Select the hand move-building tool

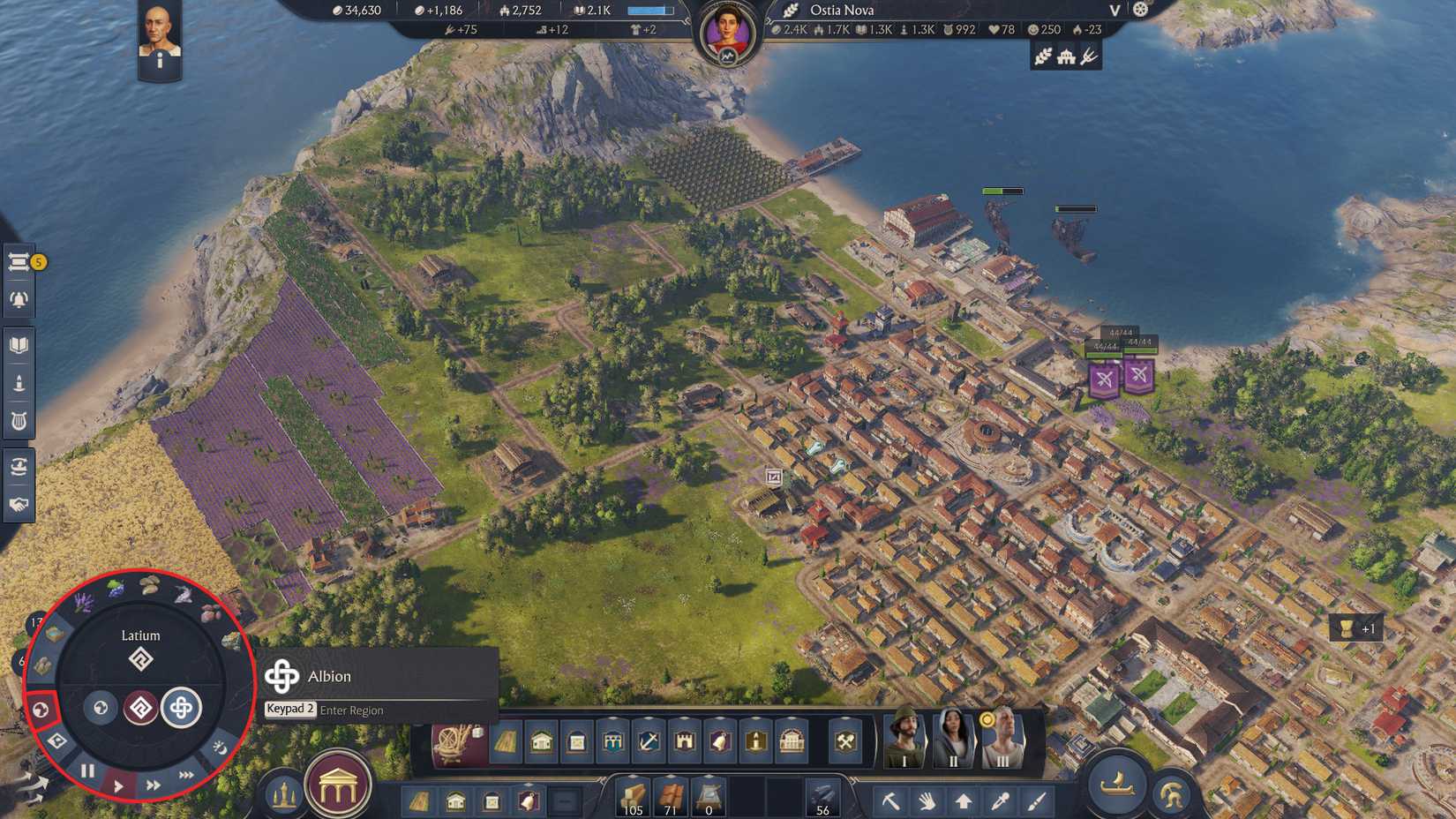pos(927,800)
